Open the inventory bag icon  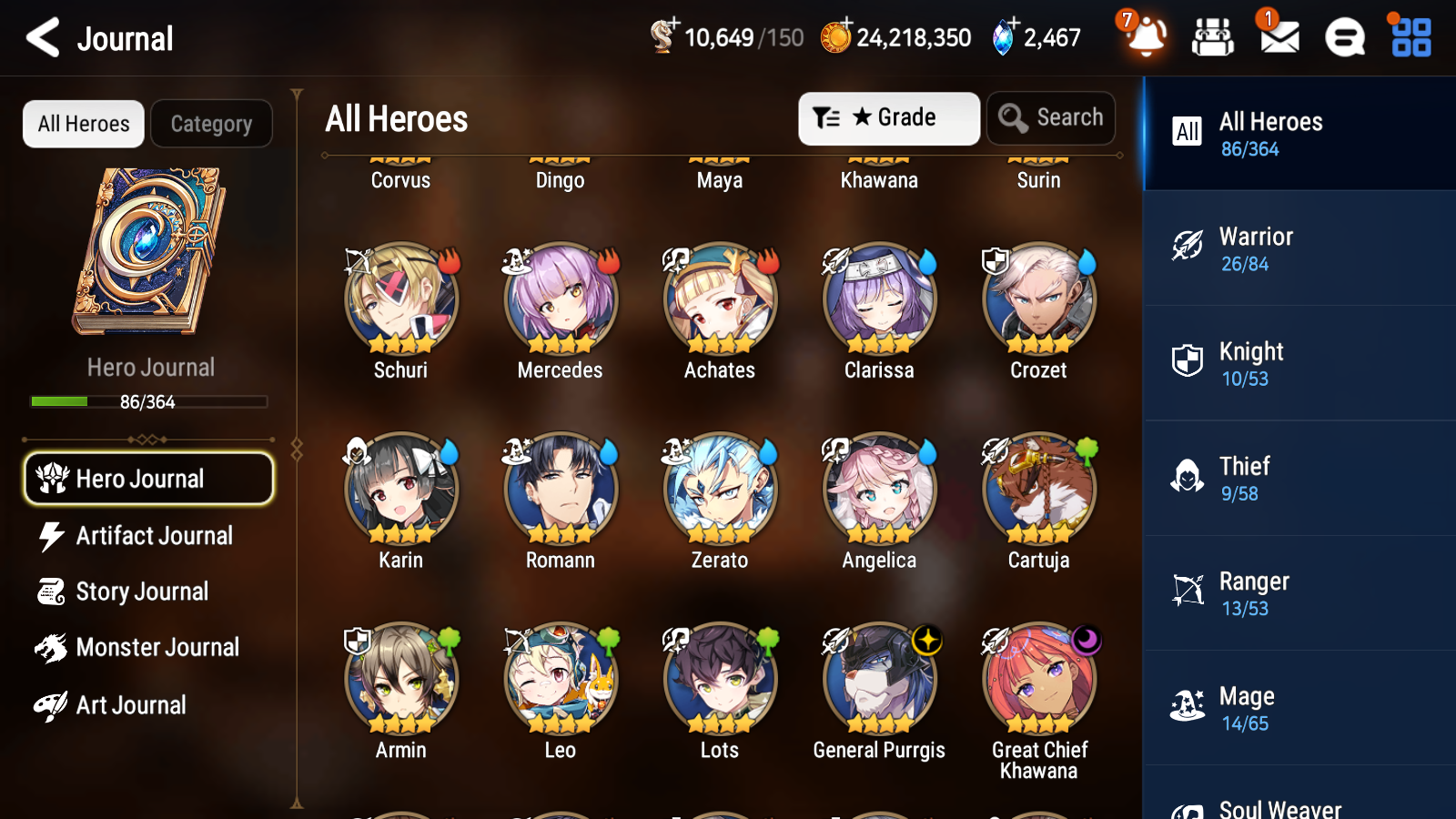point(1213,37)
